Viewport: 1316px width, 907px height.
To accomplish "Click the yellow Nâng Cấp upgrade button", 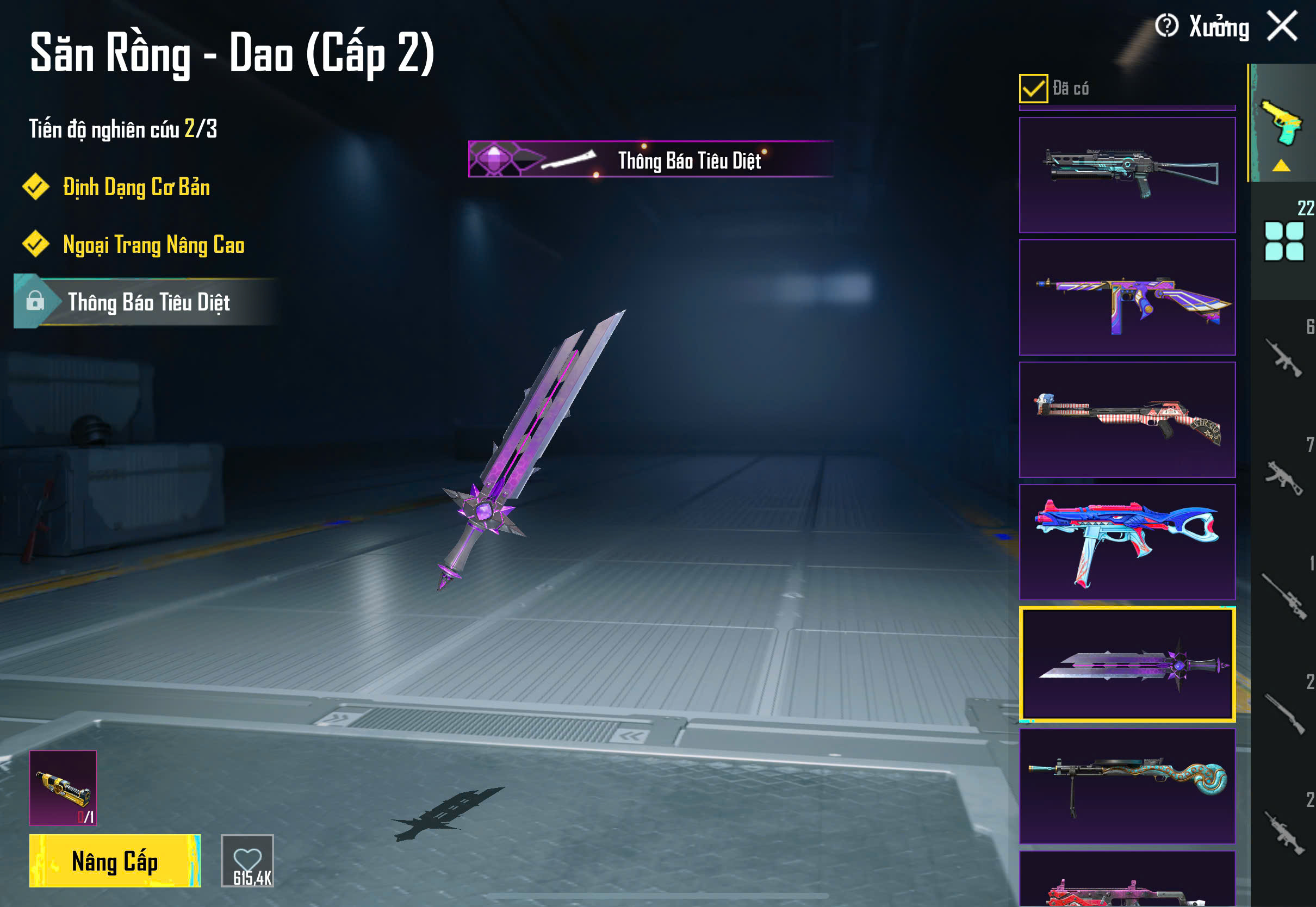I will point(115,860).
